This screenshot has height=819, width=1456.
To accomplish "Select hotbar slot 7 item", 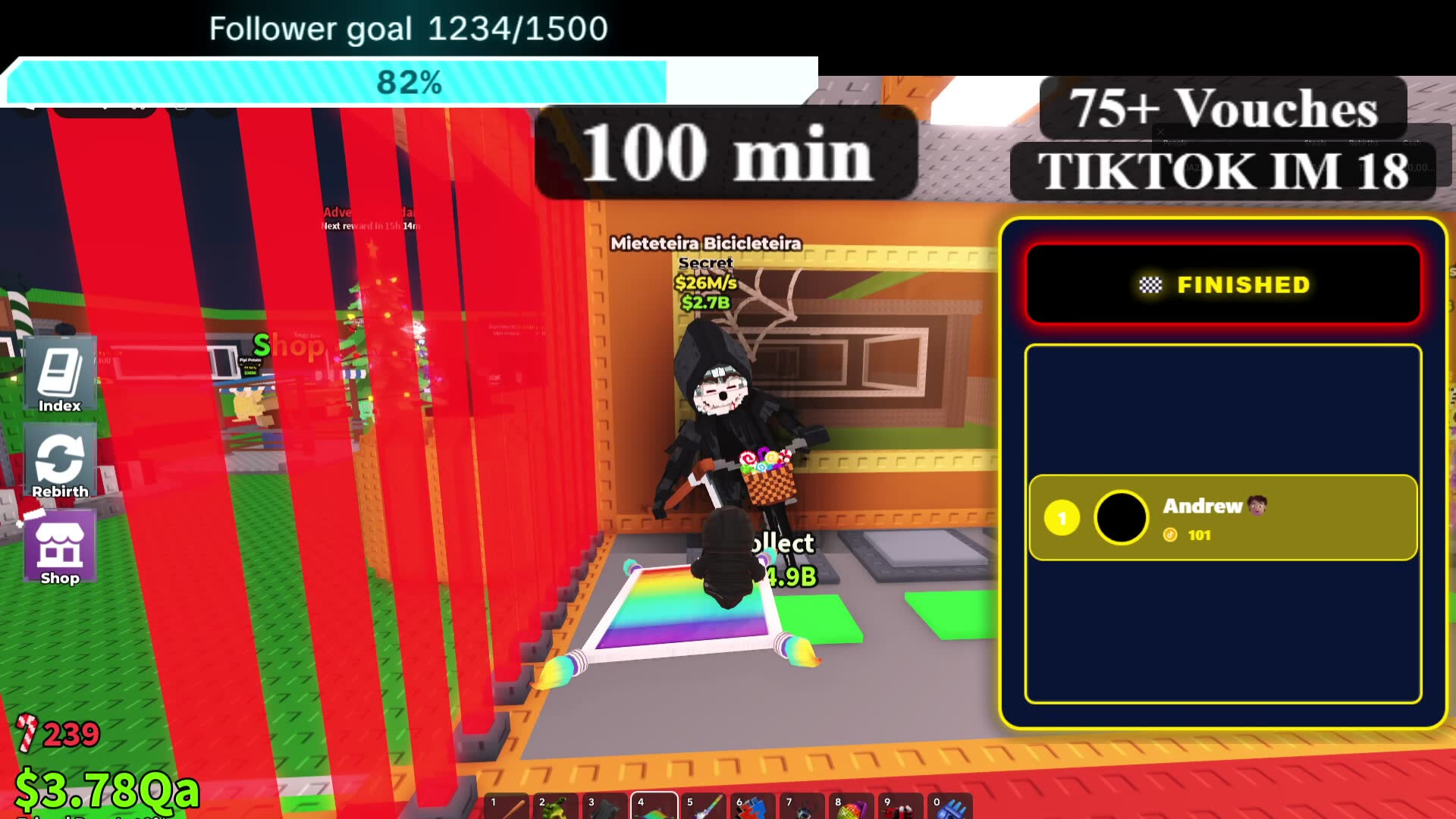I will [x=802, y=807].
